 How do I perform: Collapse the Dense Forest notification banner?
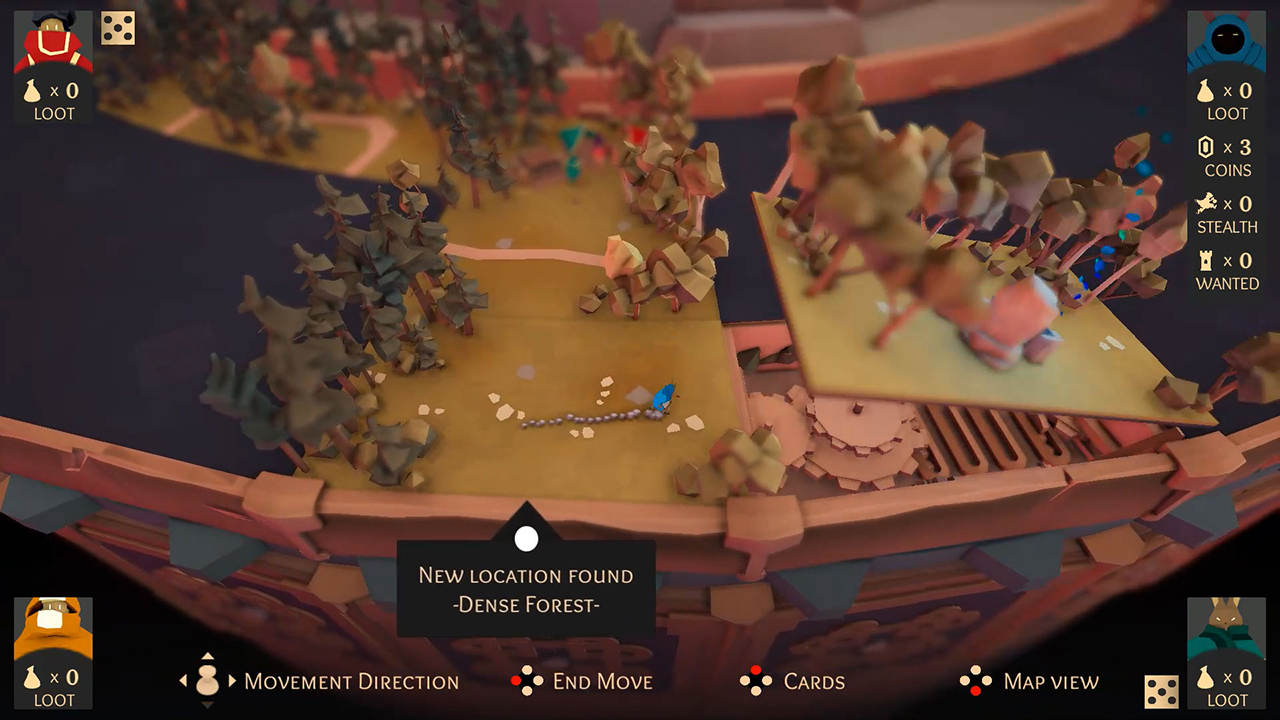(x=526, y=539)
